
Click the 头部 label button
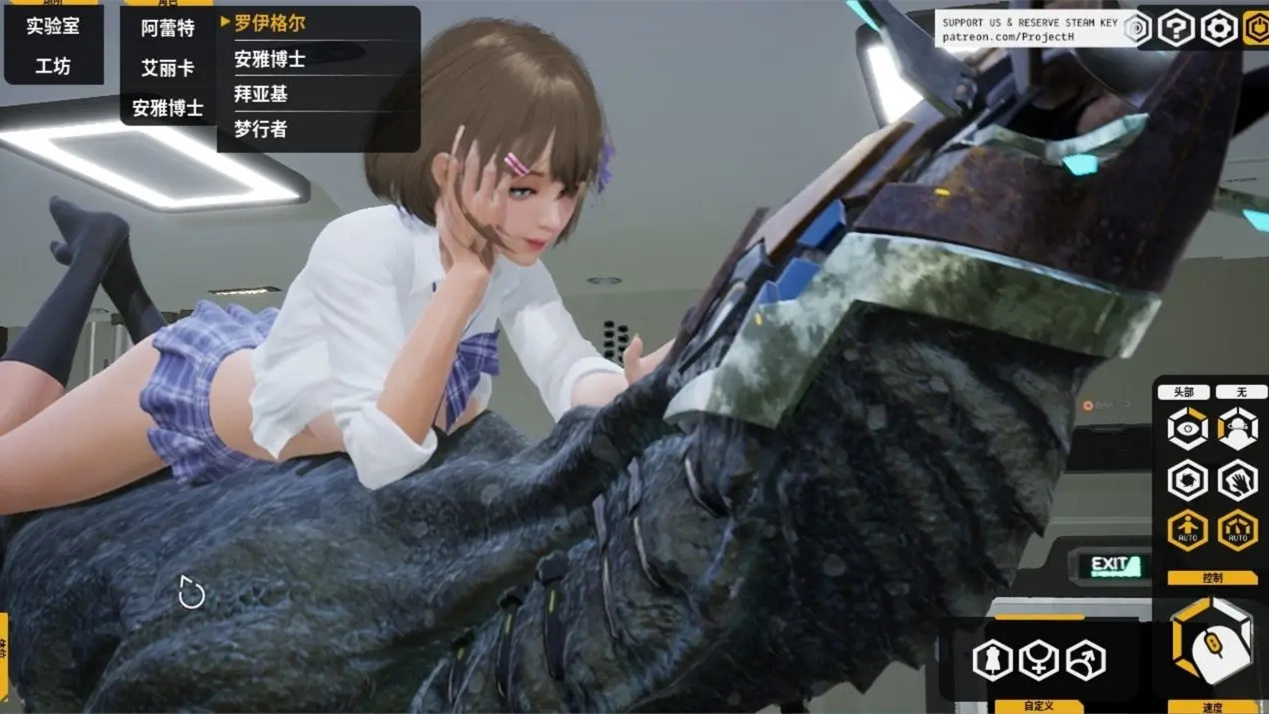[1184, 392]
